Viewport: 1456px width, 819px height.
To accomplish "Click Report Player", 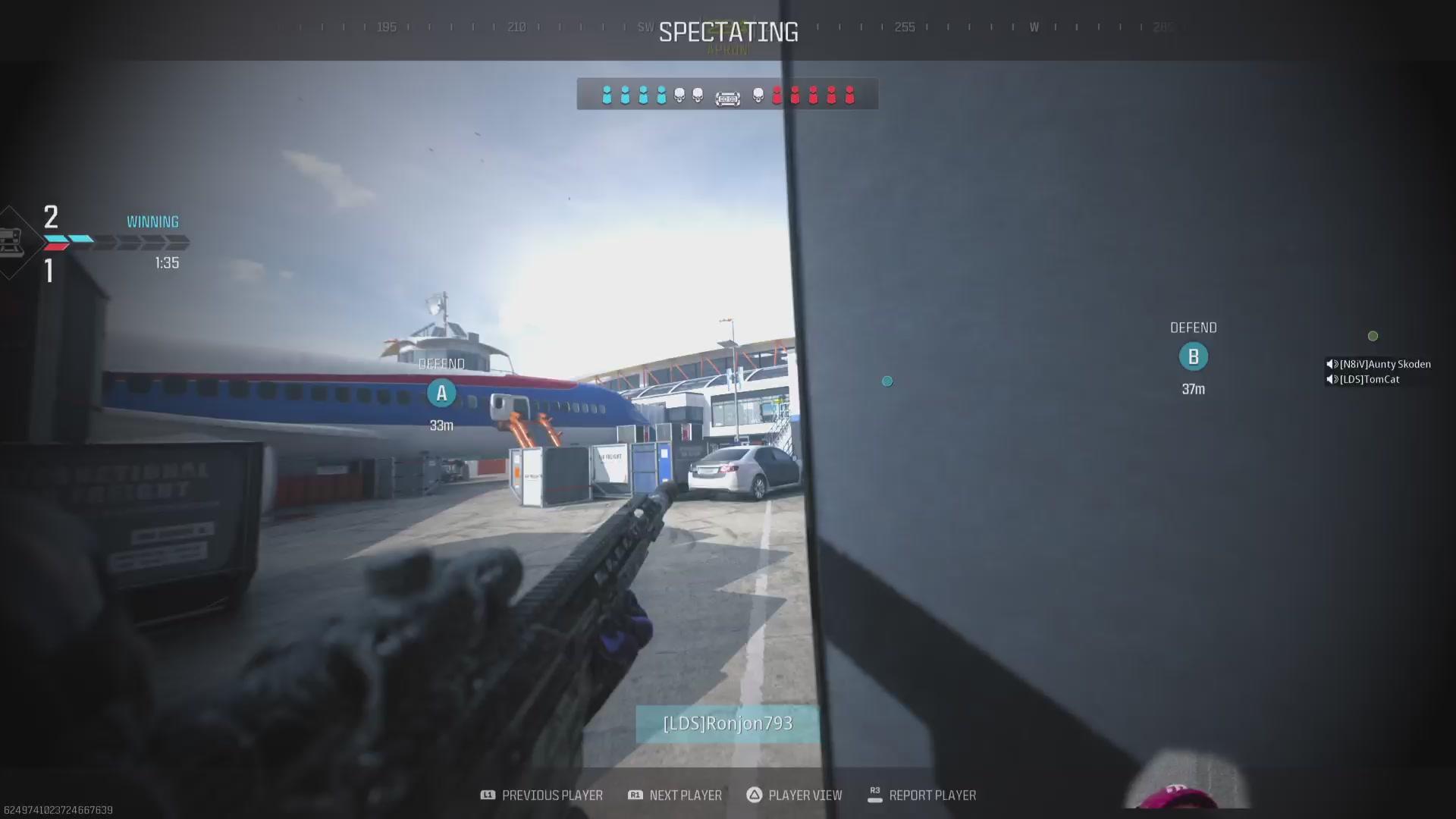I will tap(933, 795).
